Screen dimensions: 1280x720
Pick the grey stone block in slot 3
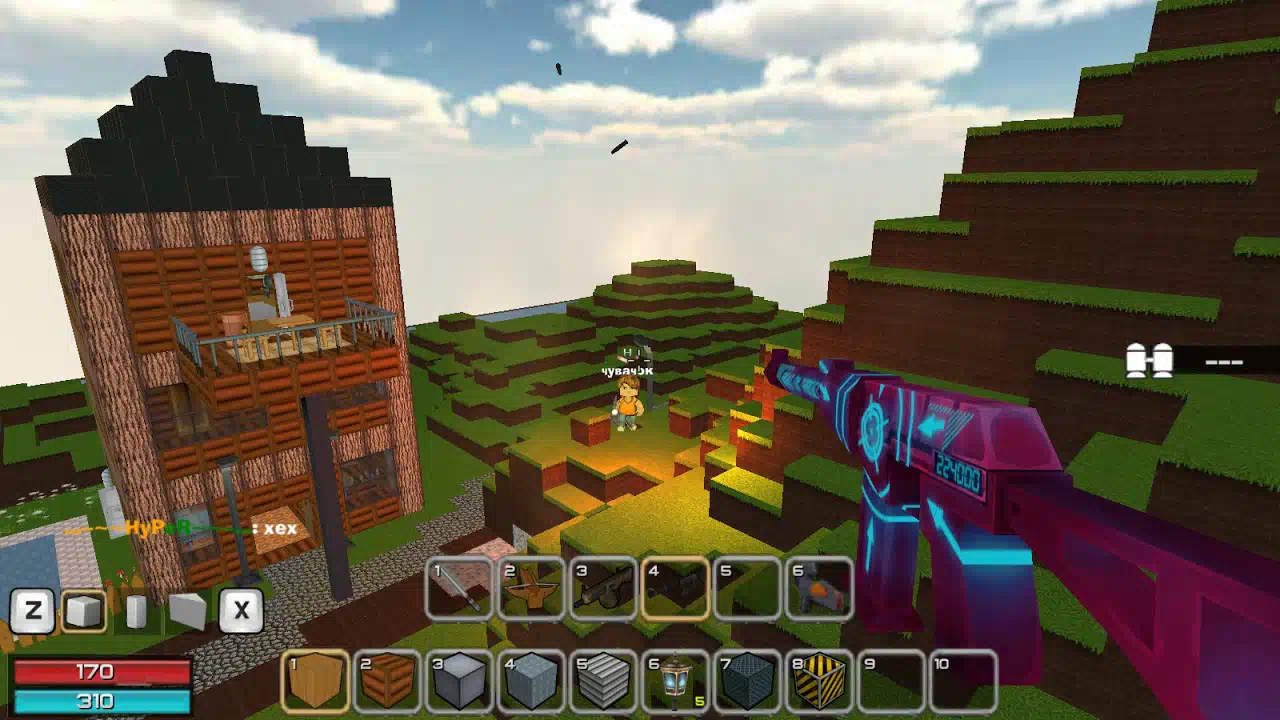click(x=459, y=682)
